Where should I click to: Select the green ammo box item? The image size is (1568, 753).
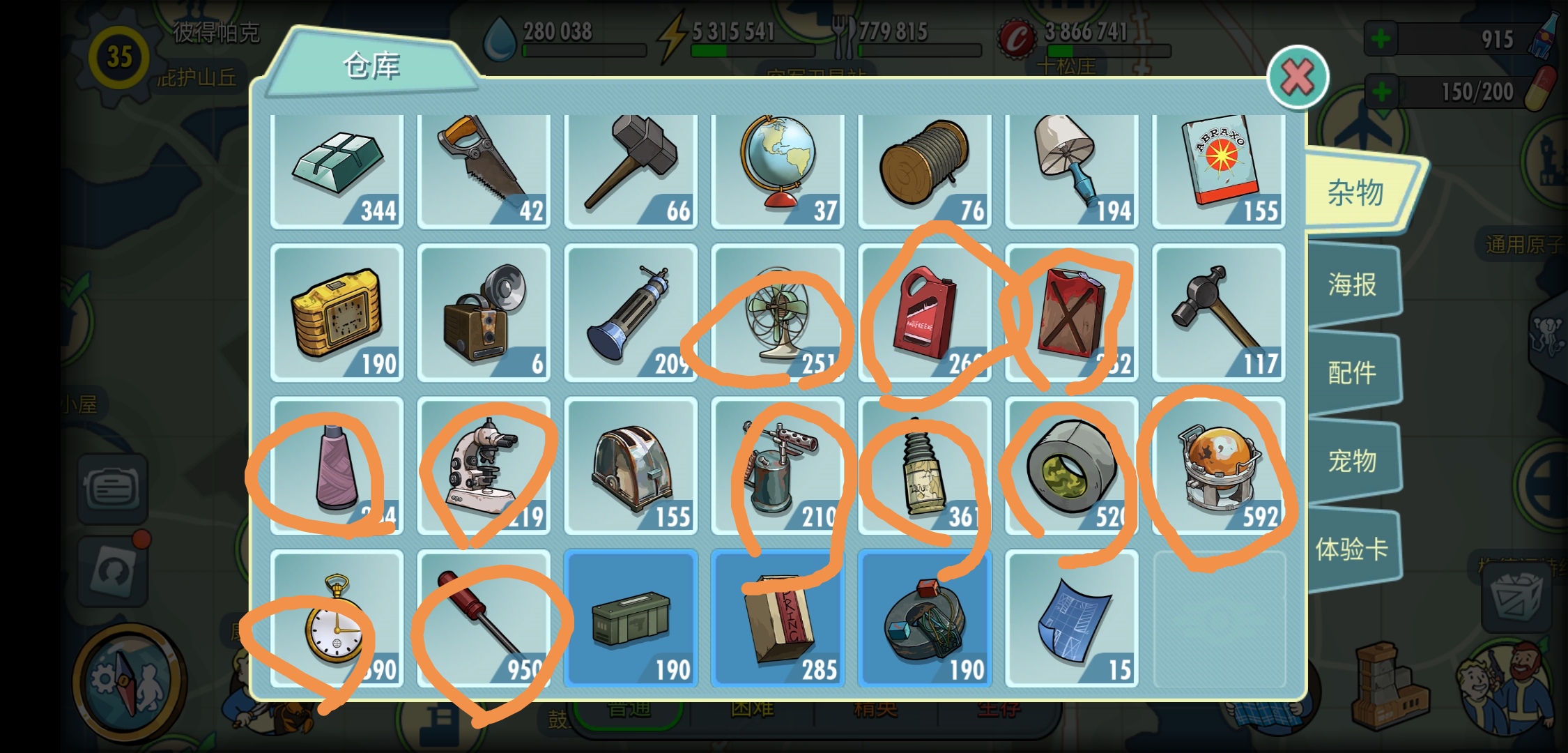pos(631,618)
